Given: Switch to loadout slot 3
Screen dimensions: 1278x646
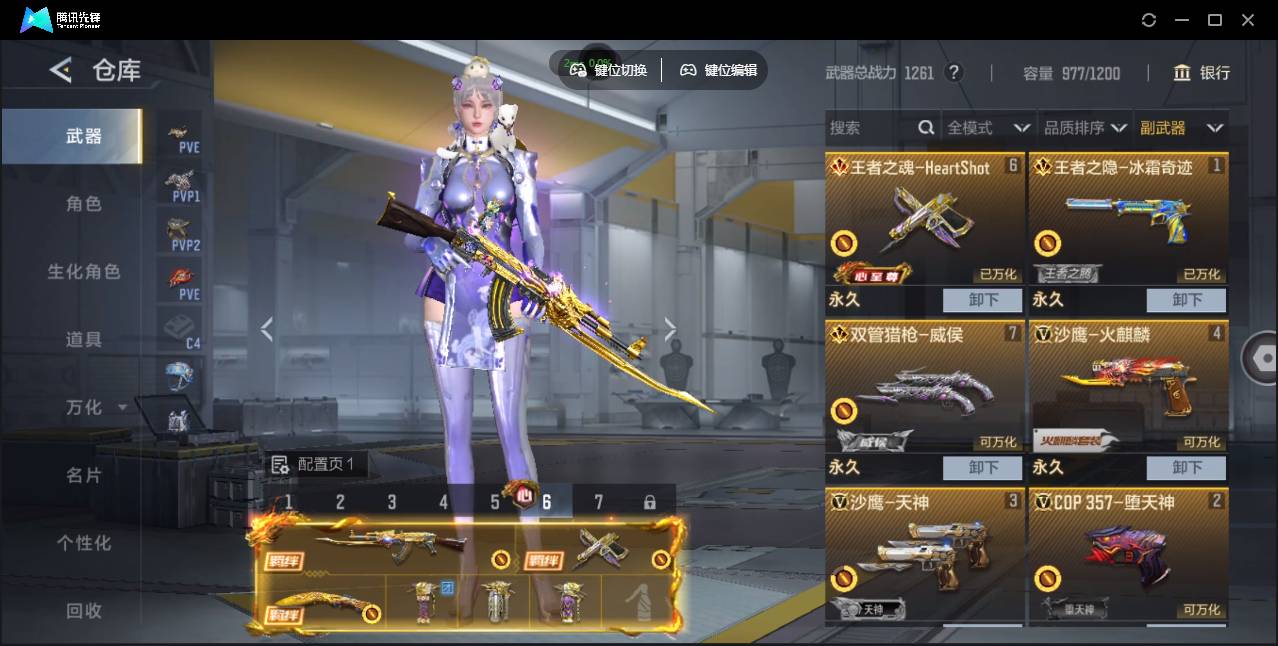Looking at the screenshot, I should point(392,502).
